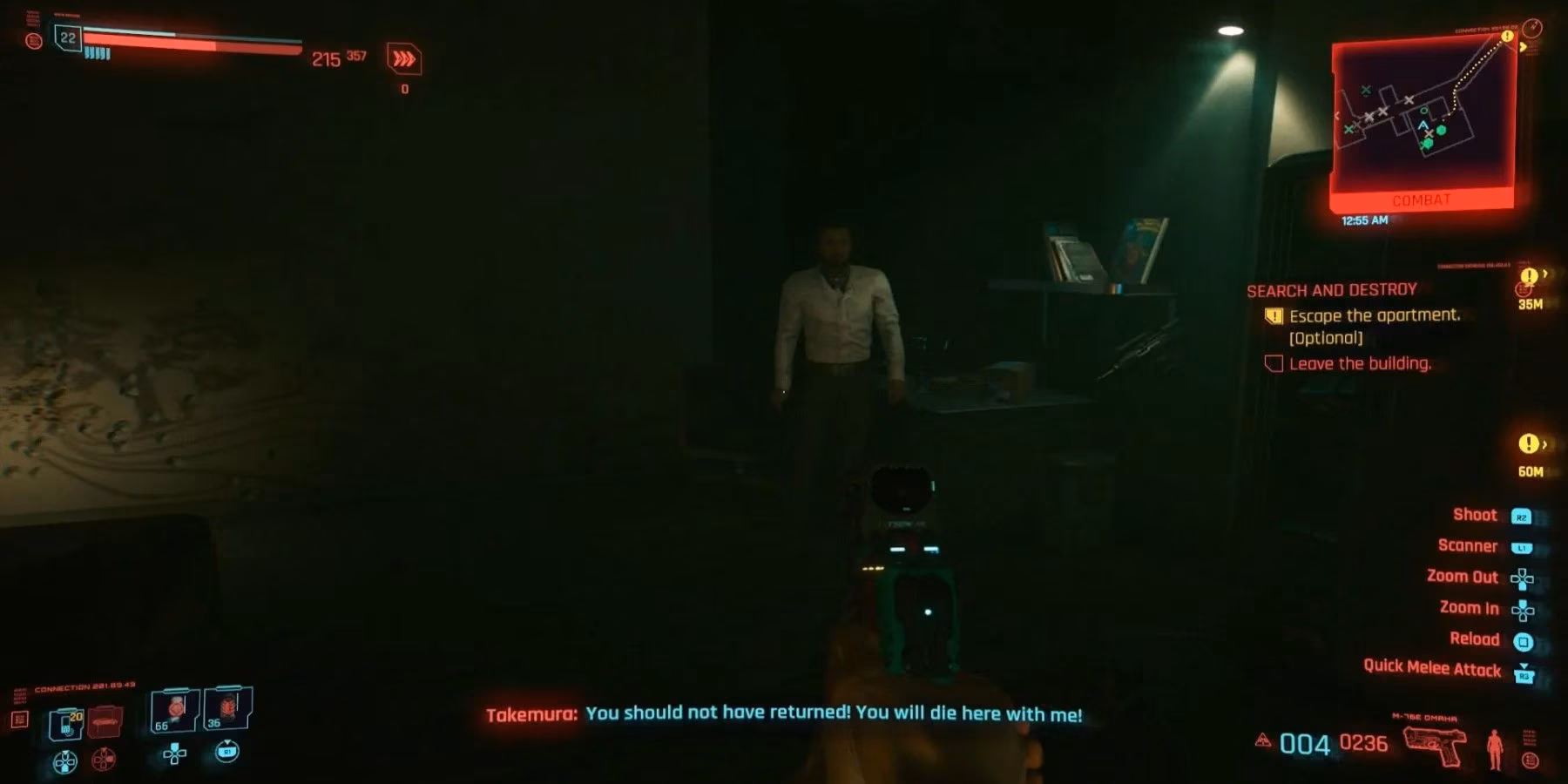1568x784 pixels.
Task: Click the chevron above the R1 slot
Action: click(x=227, y=742)
